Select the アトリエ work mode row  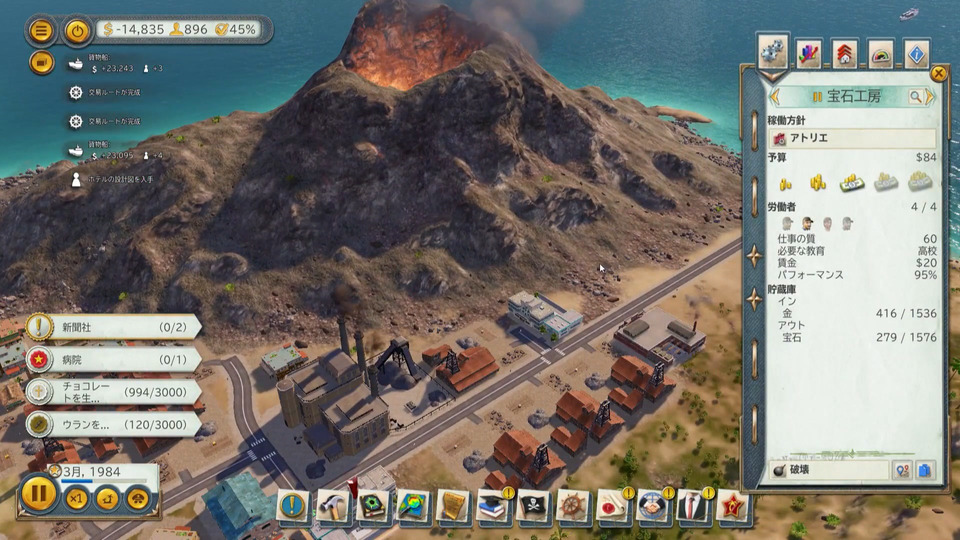click(x=852, y=138)
